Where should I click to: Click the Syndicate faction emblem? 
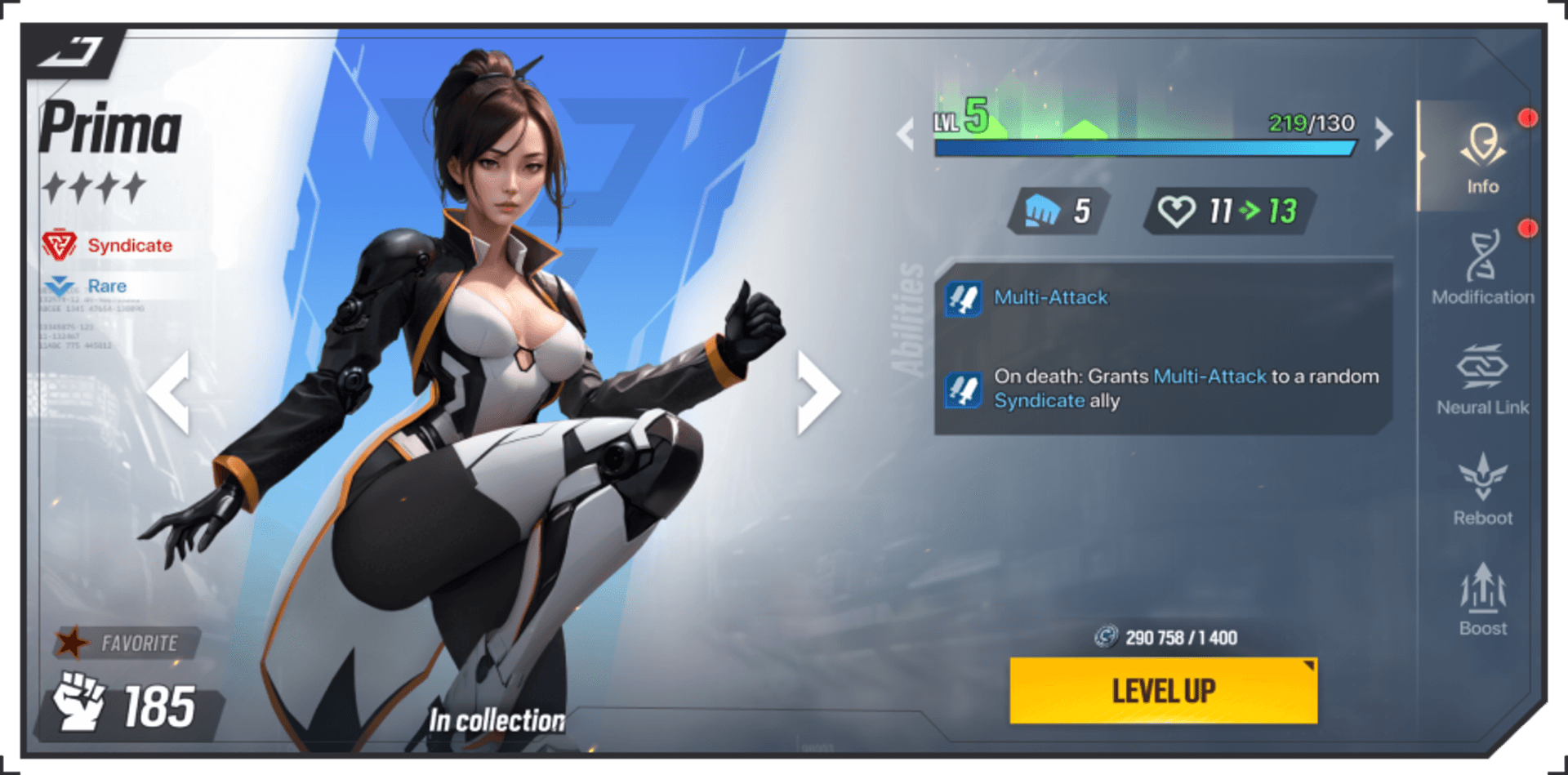click(x=61, y=244)
